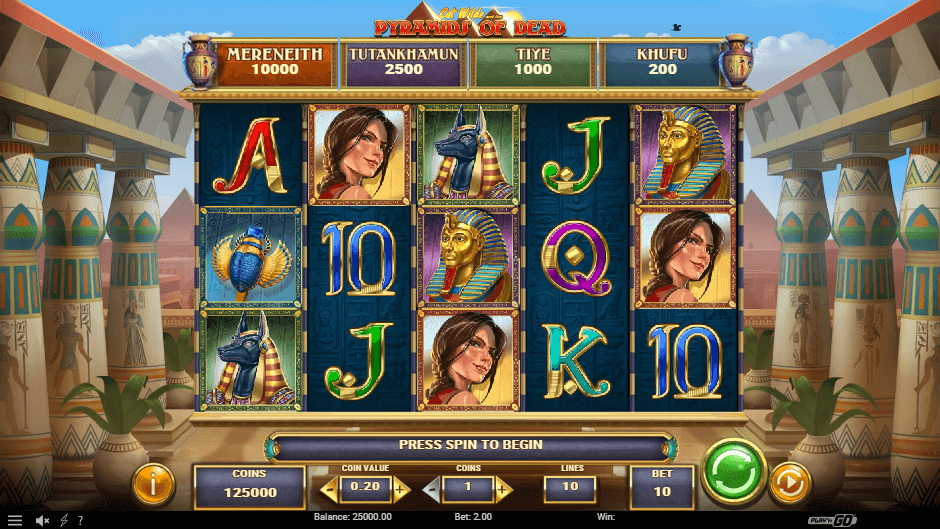Viewport: 940px width, 529px height.
Task: Start autoplay with the orange play button
Action: pos(789,485)
